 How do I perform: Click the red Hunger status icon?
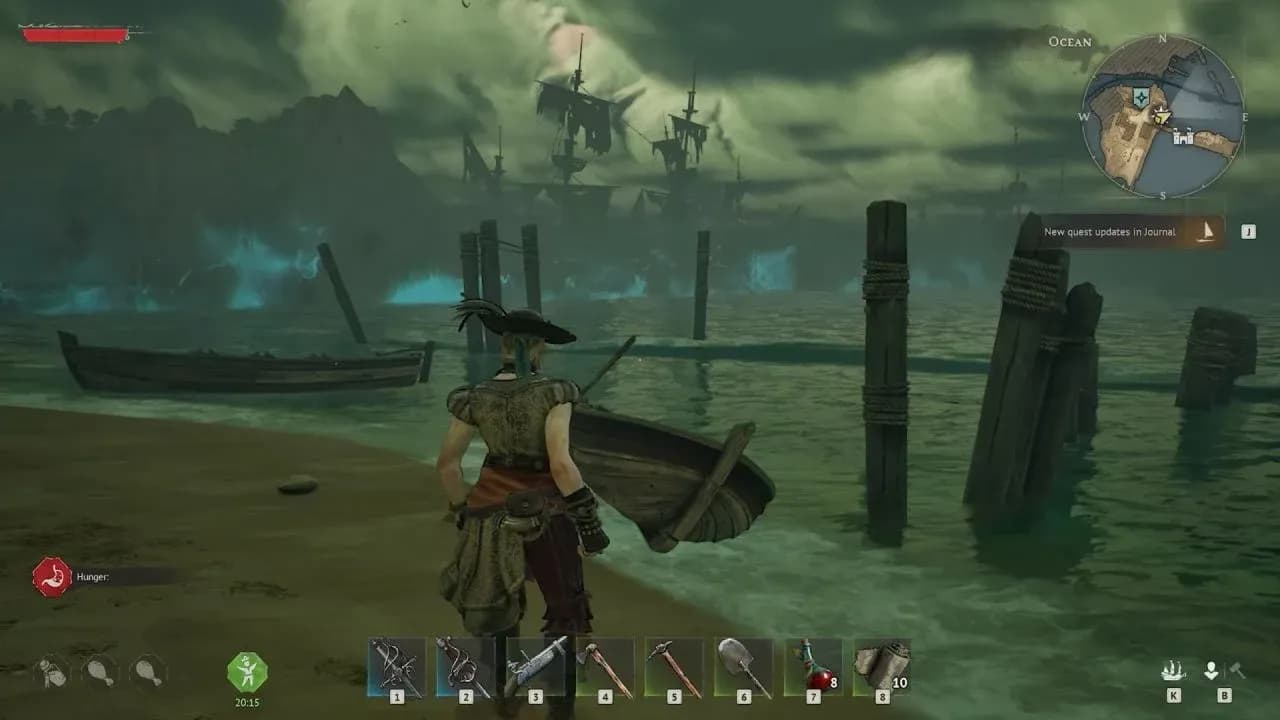click(x=51, y=577)
